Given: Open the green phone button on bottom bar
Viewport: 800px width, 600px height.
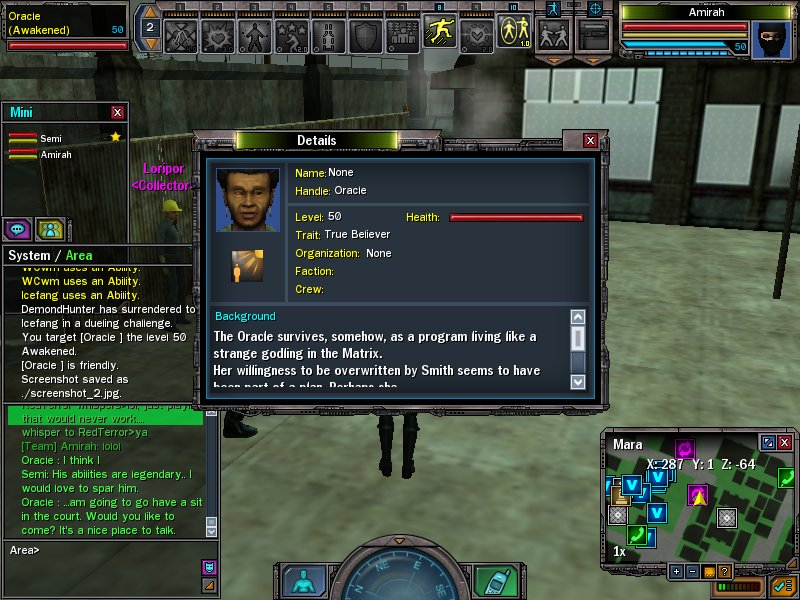Looking at the screenshot, I should 492,581.
